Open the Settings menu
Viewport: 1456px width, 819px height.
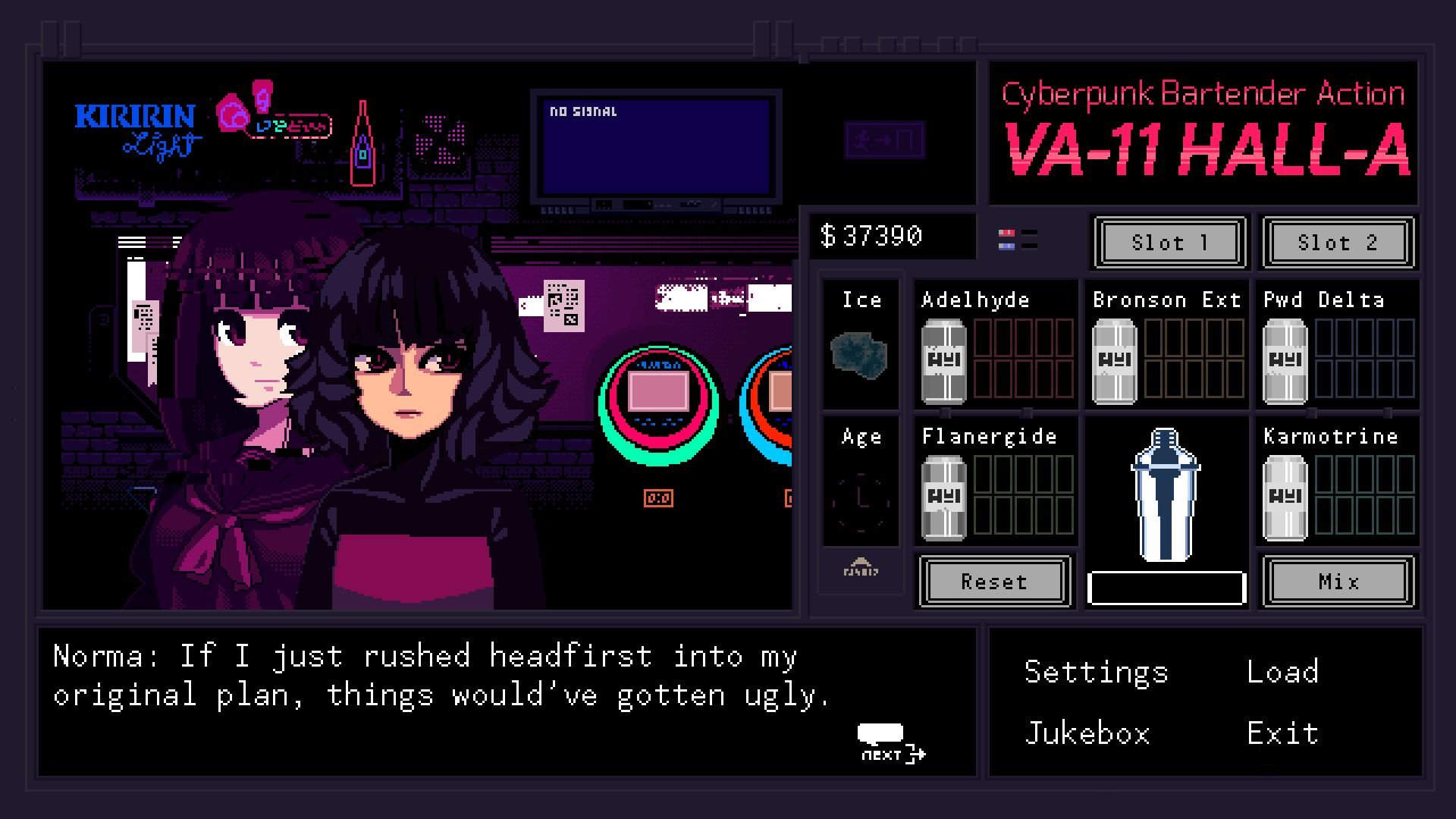pos(1095,671)
